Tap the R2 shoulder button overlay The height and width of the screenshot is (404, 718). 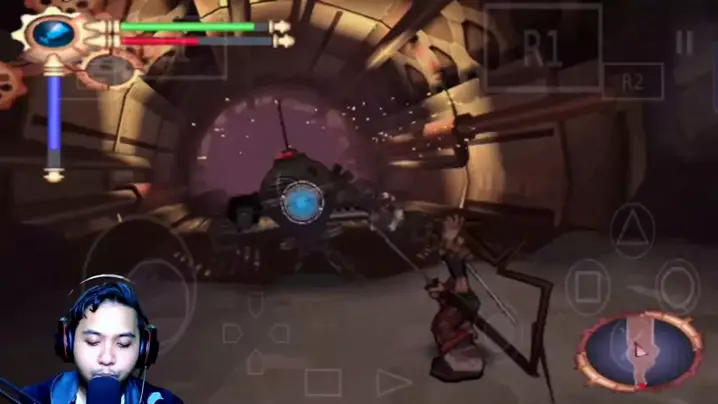click(632, 82)
